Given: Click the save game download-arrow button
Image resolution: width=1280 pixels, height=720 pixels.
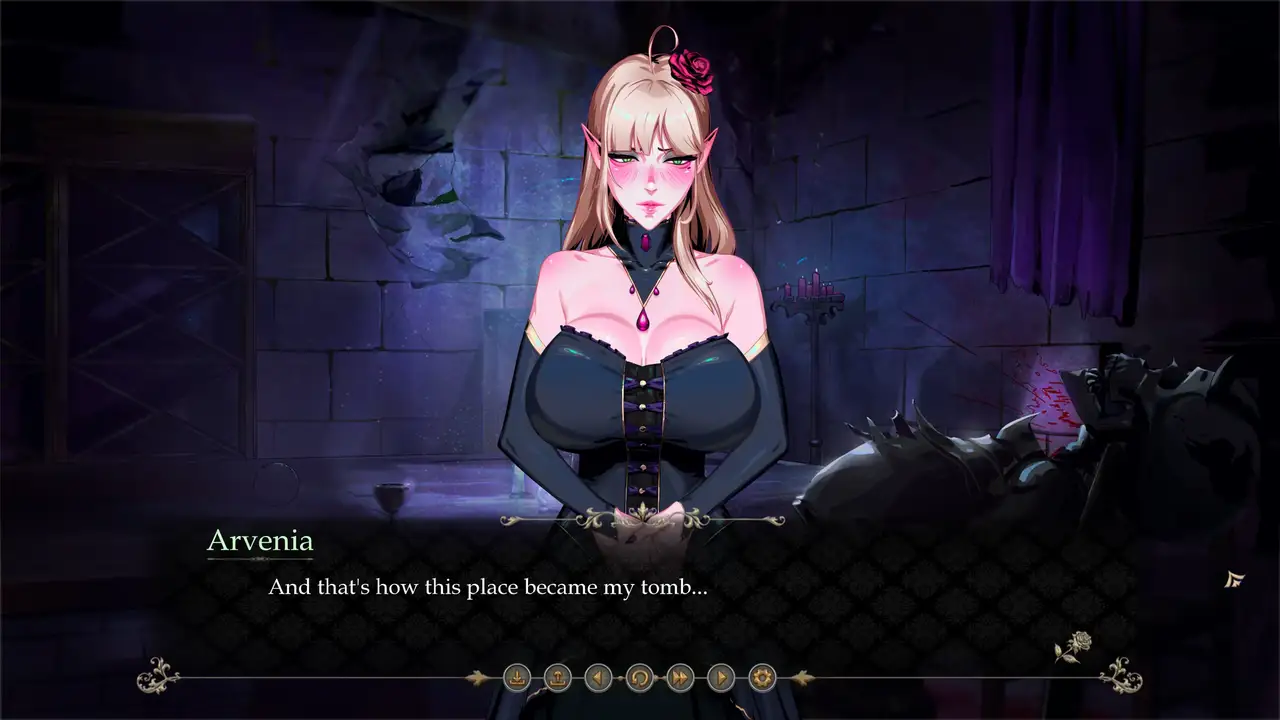Looking at the screenshot, I should click(517, 678).
